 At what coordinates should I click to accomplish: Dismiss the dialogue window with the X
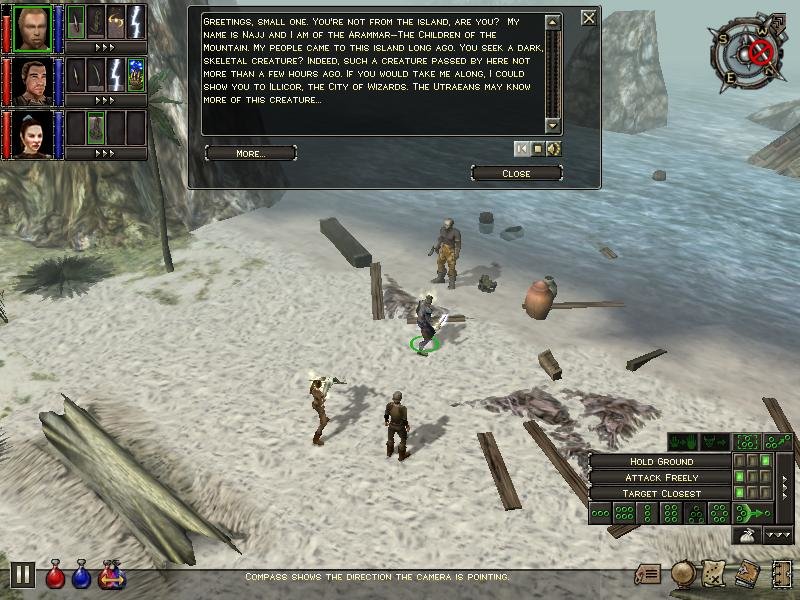[x=589, y=17]
